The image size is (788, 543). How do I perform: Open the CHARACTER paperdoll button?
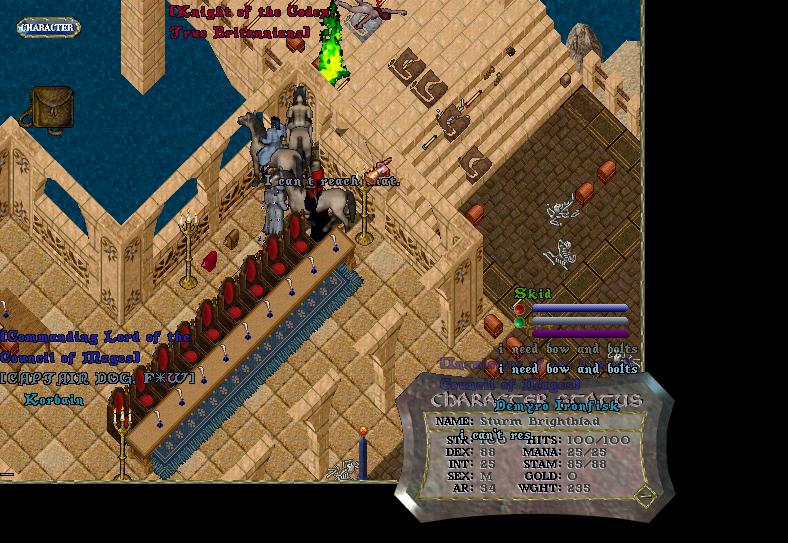[x=48, y=28]
